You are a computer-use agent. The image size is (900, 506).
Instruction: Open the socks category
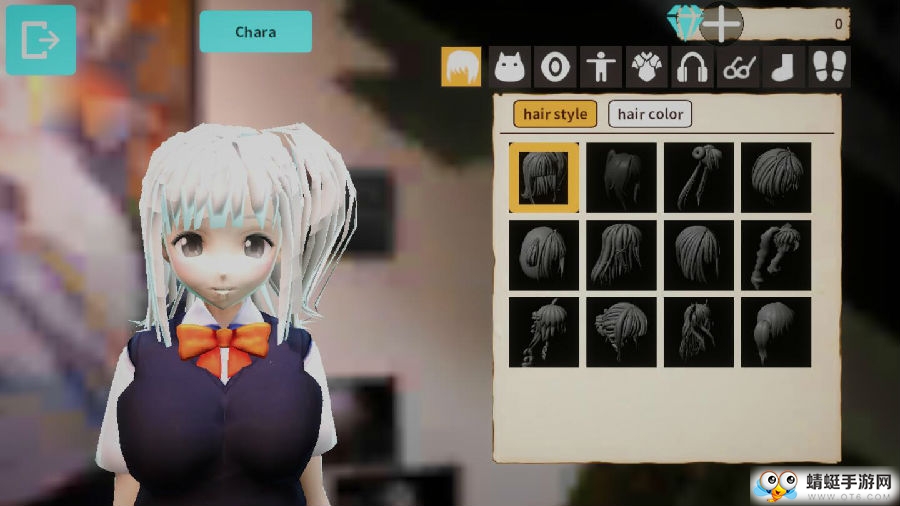point(784,67)
